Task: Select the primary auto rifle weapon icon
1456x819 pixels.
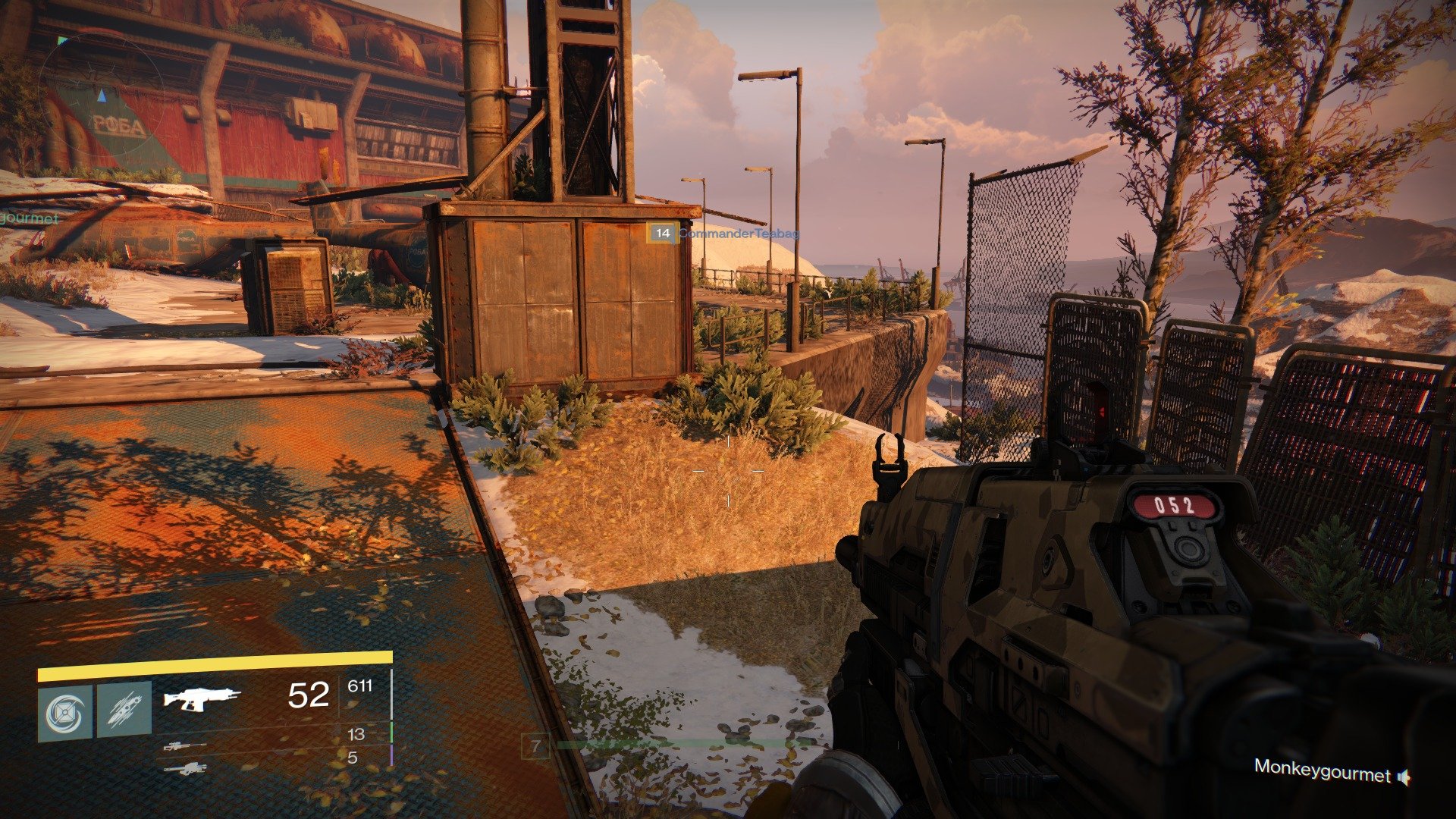Action: tap(202, 697)
